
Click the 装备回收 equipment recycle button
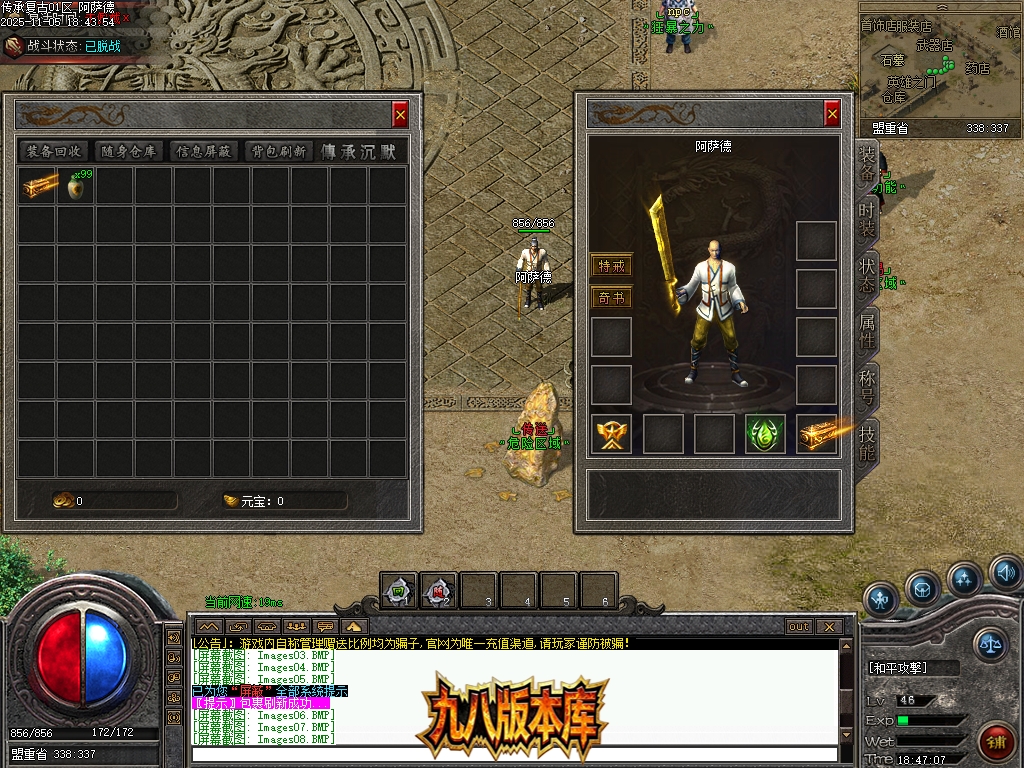pos(54,151)
